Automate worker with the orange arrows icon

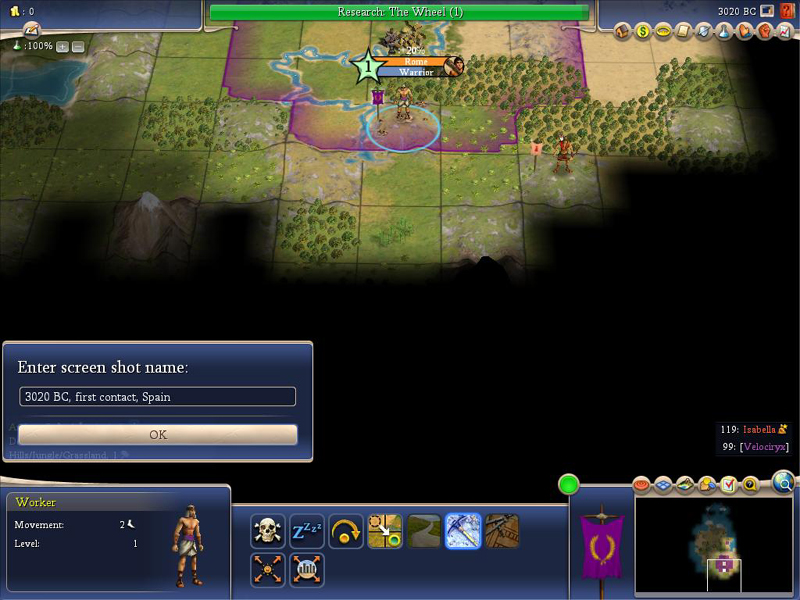[268, 570]
